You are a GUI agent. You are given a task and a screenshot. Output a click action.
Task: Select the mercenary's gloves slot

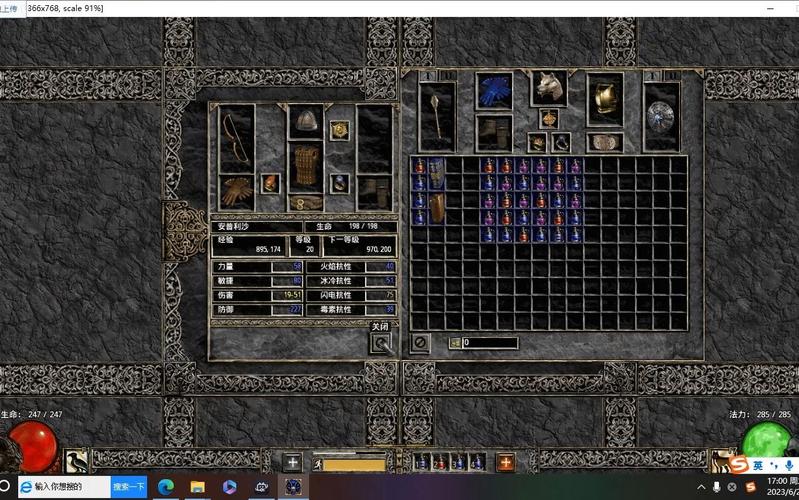pos(236,191)
